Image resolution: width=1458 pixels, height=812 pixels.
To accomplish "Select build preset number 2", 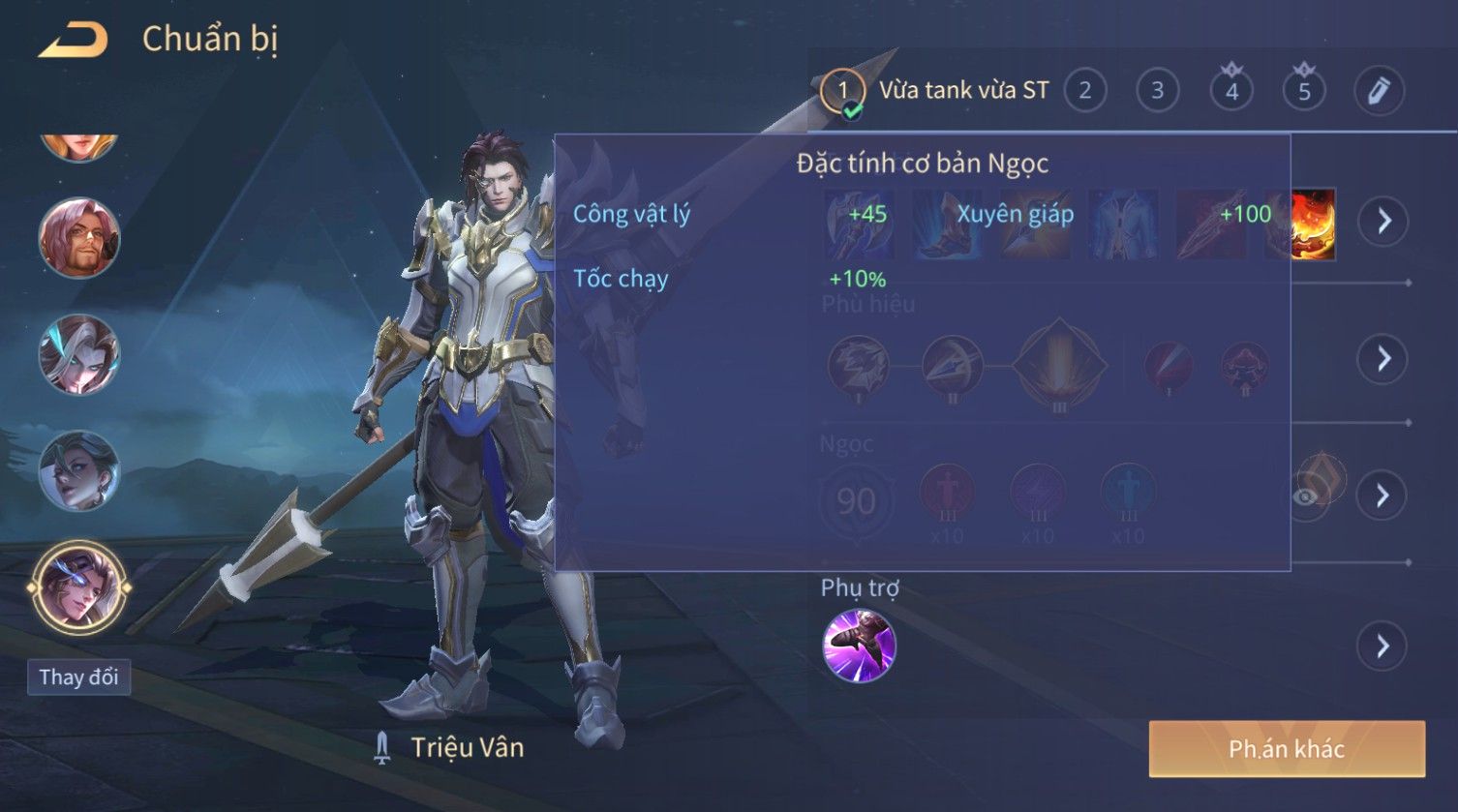I will pos(1084,91).
